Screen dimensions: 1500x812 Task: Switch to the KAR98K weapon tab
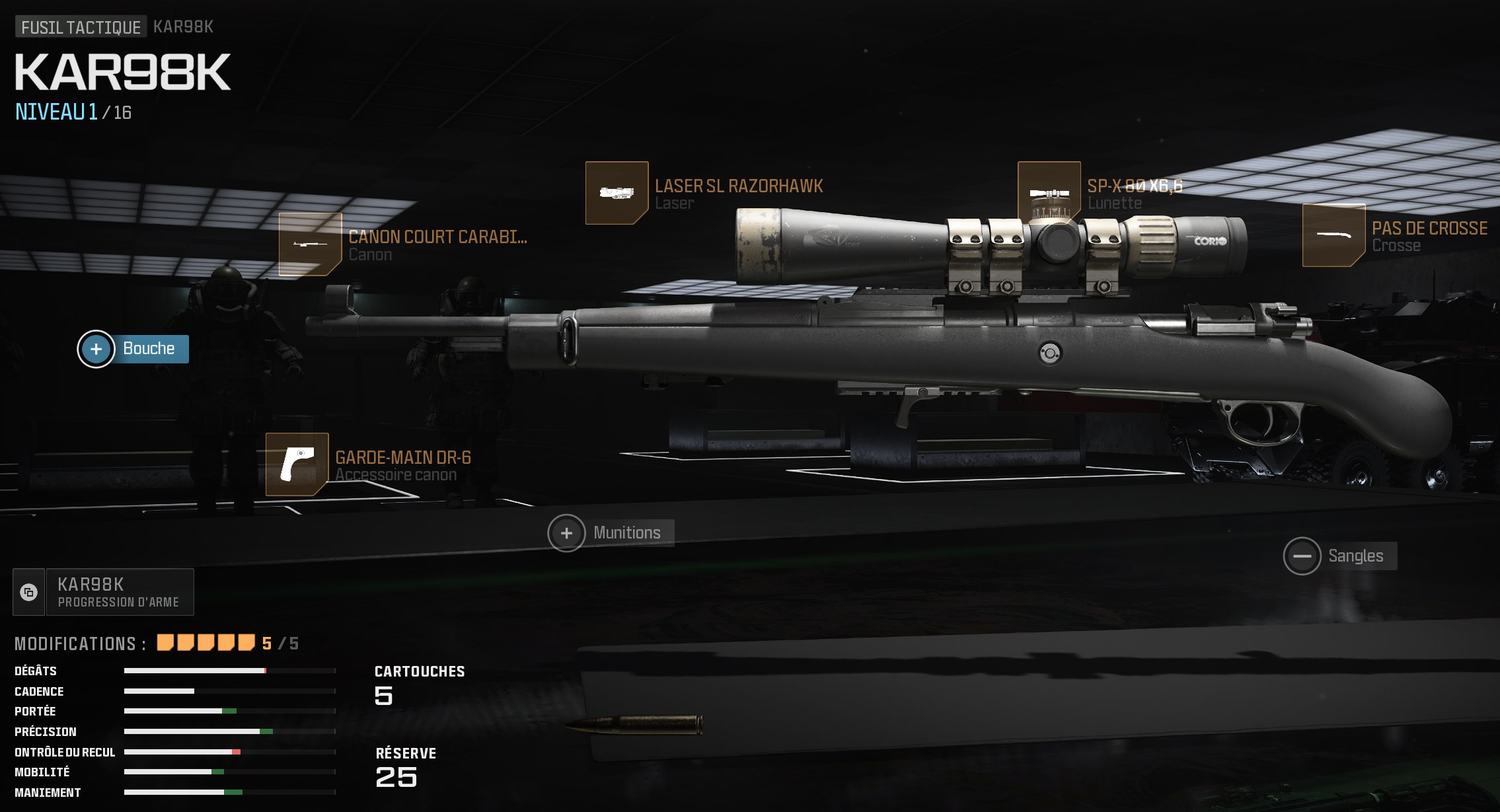[x=181, y=27]
